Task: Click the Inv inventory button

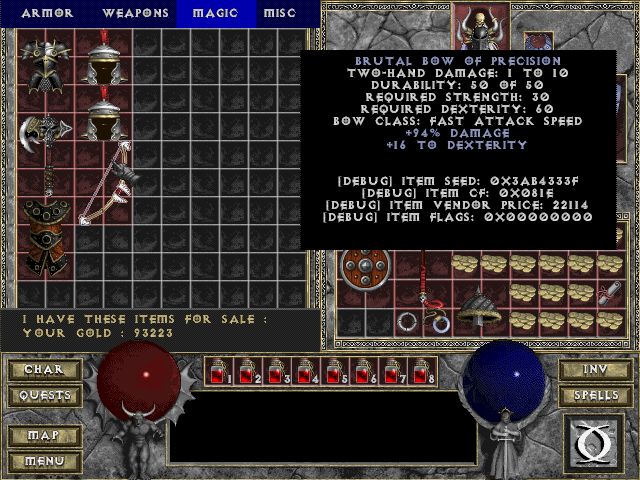Action: coord(593,369)
